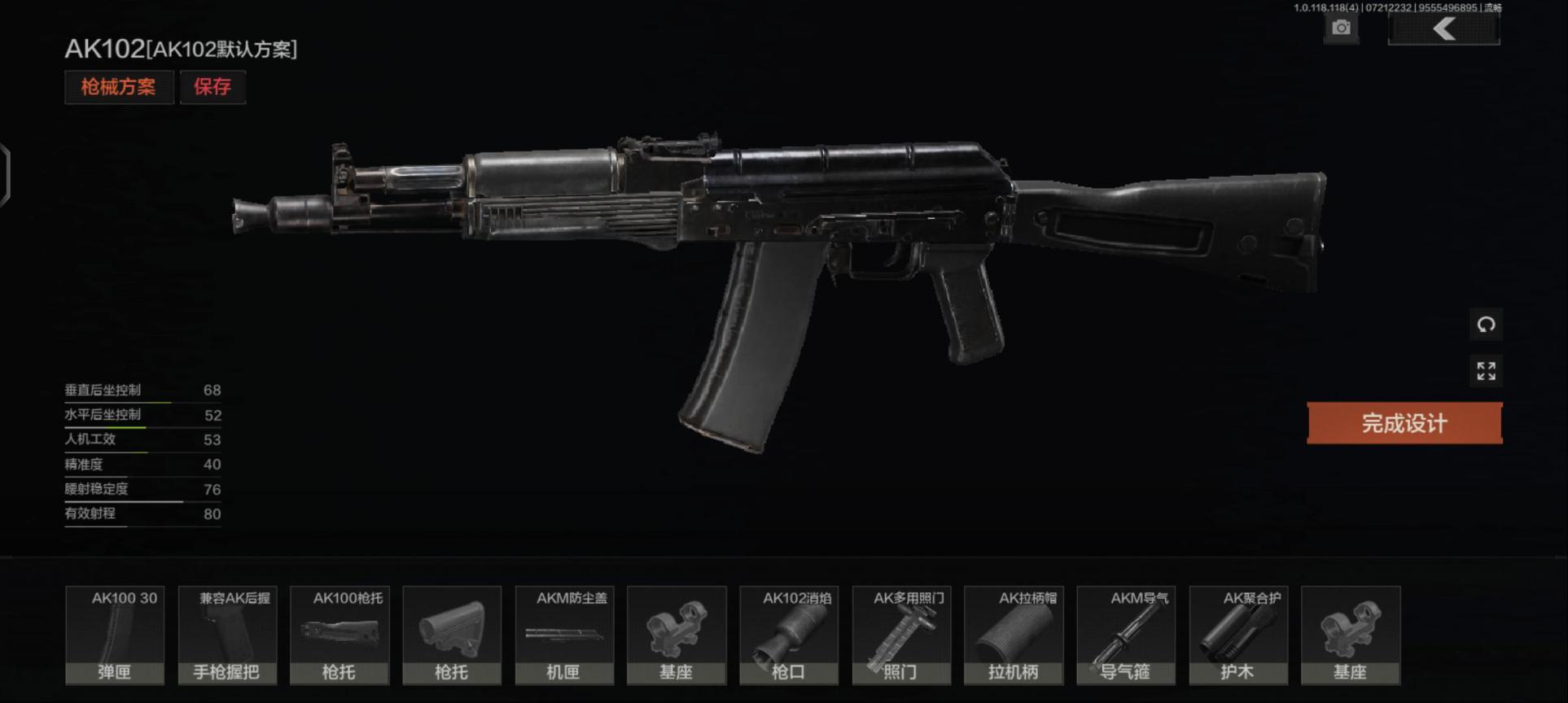Toggle the fullscreen expand icon
Screen dimensions: 1568x703
point(1486,371)
